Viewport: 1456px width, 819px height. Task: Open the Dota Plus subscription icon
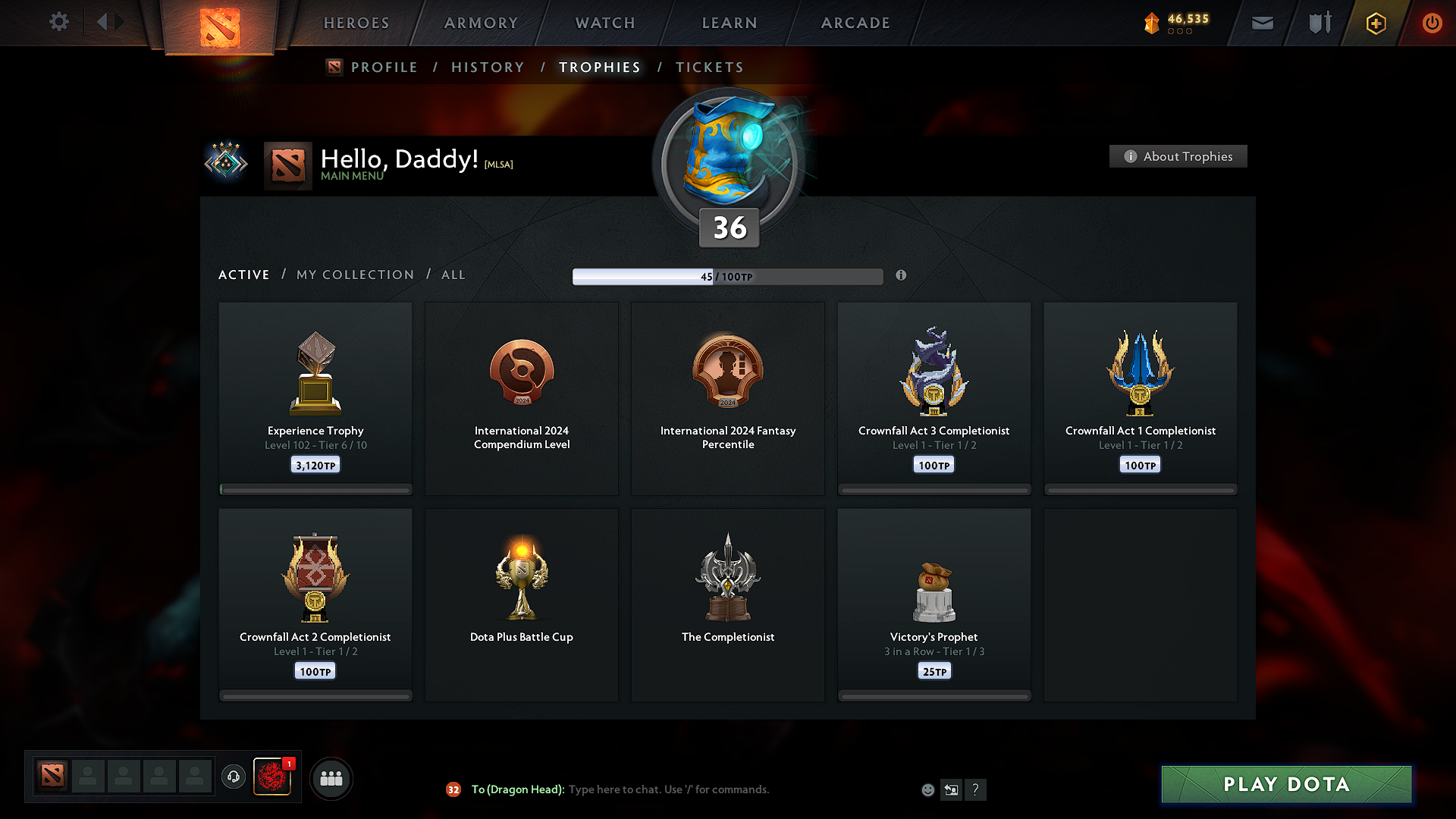(x=1375, y=23)
